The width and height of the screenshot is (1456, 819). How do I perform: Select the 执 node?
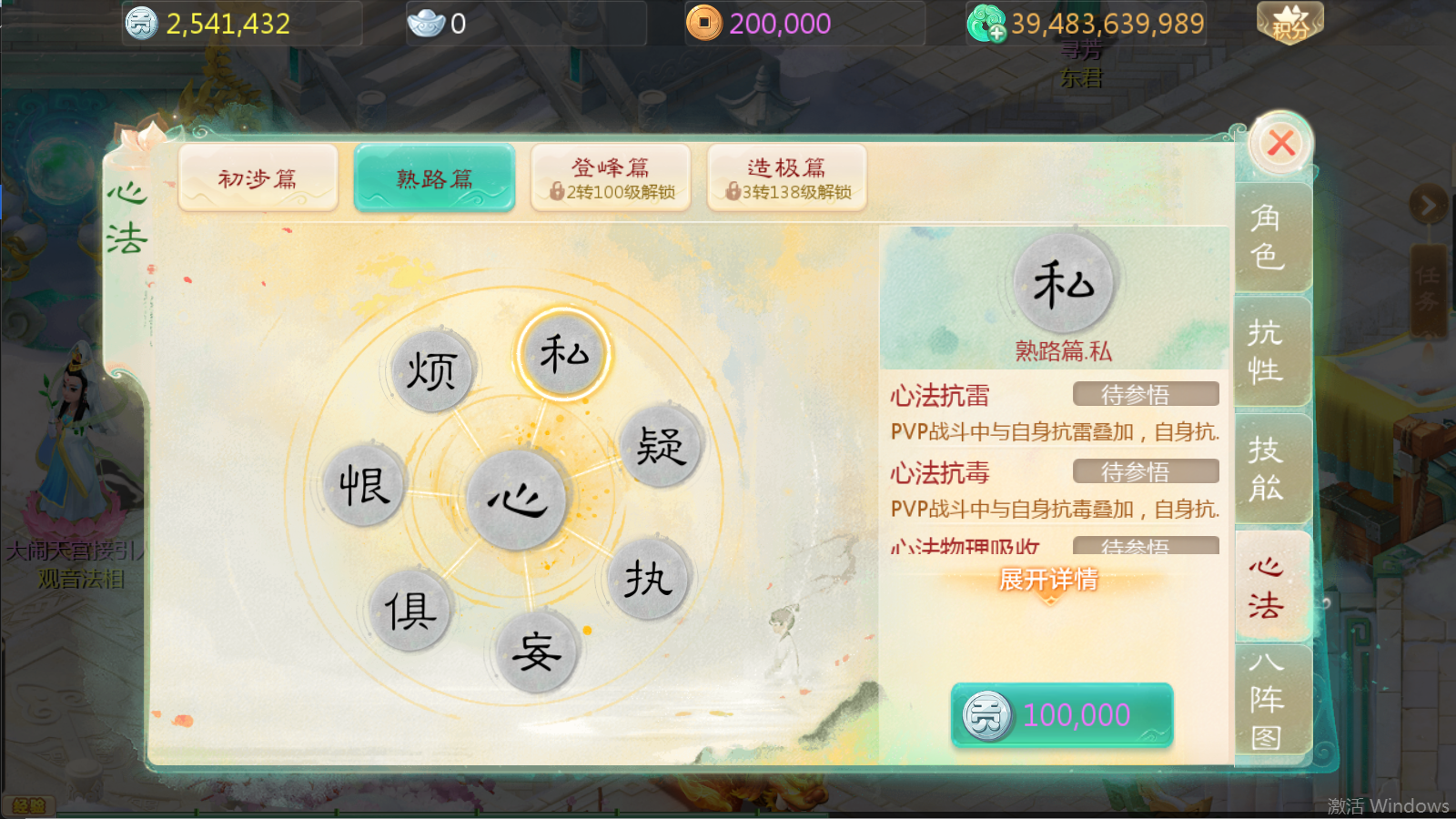648,579
